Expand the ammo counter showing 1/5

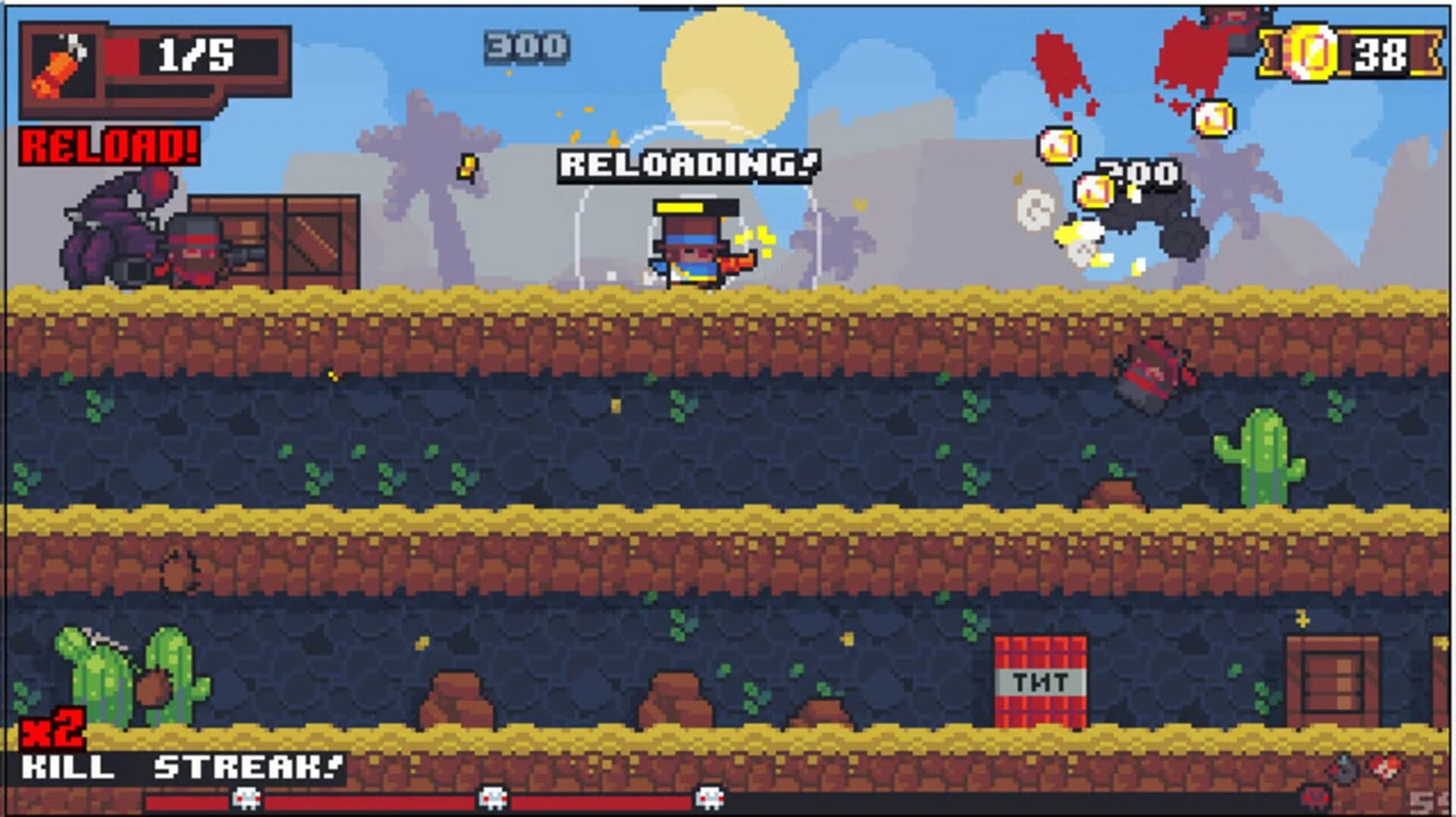tap(192, 55)
